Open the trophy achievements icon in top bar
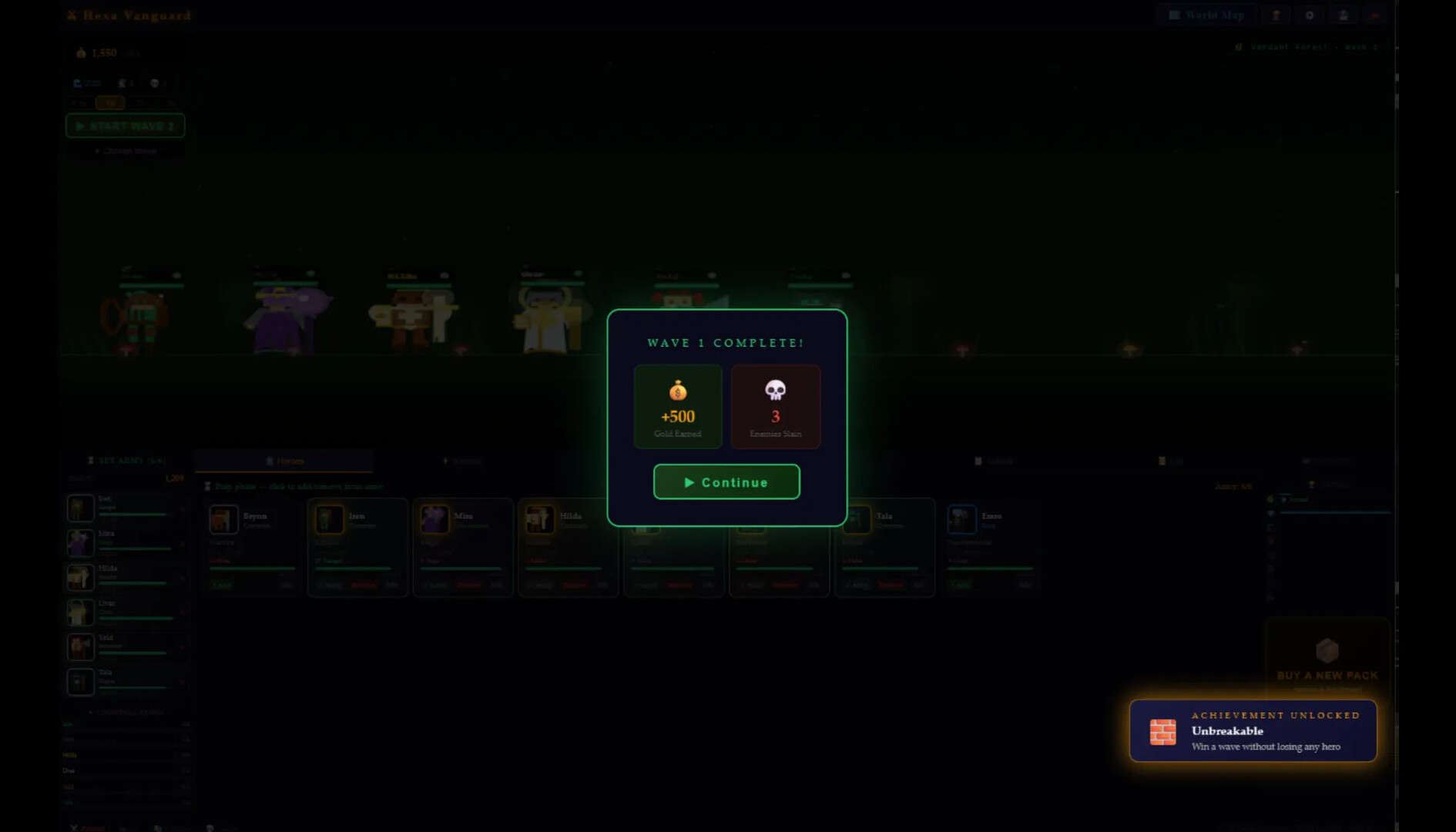 point(1277,15)
